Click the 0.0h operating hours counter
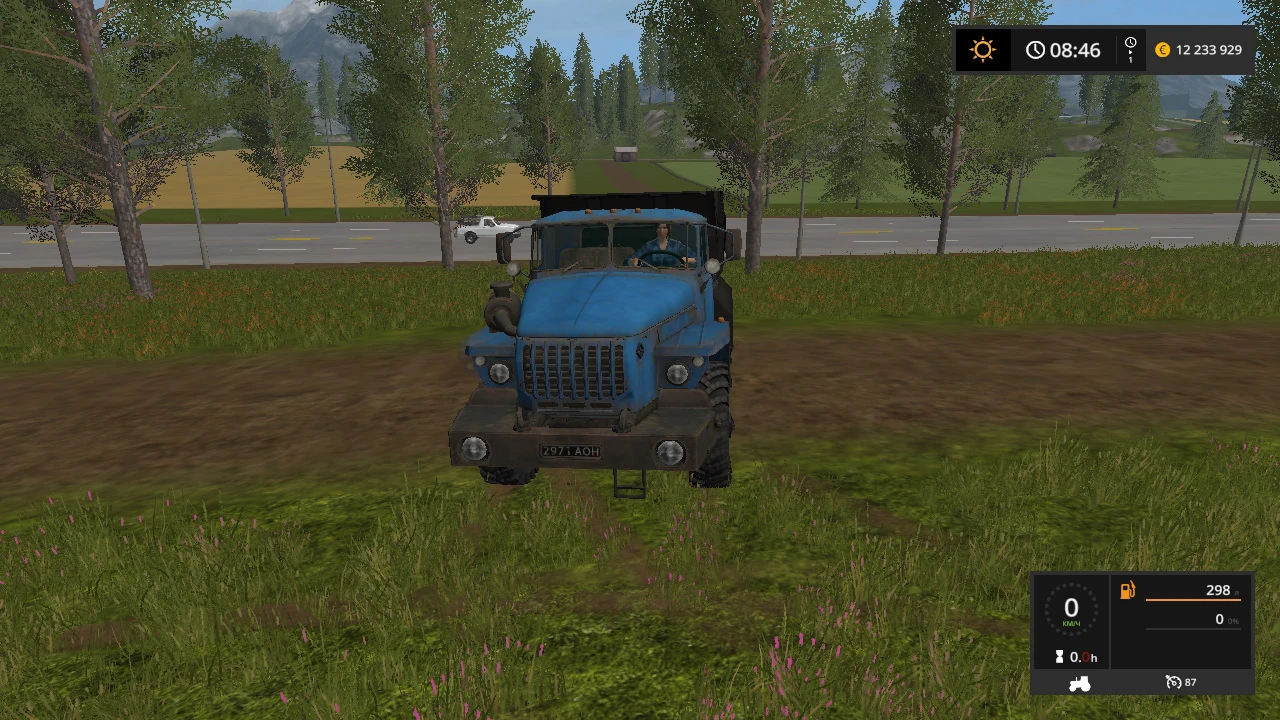 [1082, 656]
